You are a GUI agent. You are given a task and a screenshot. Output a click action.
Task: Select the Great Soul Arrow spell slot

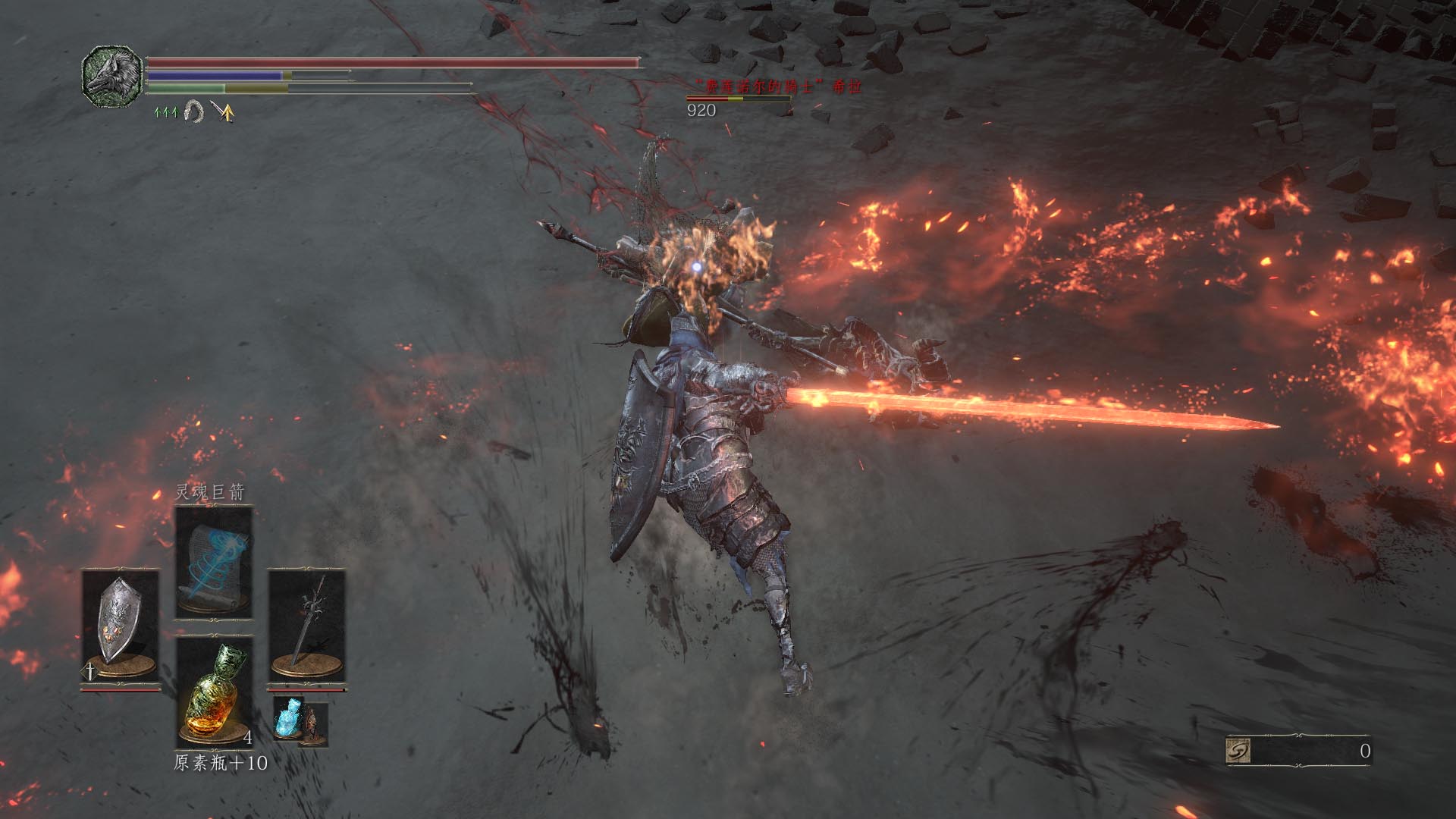coord(213,563)
